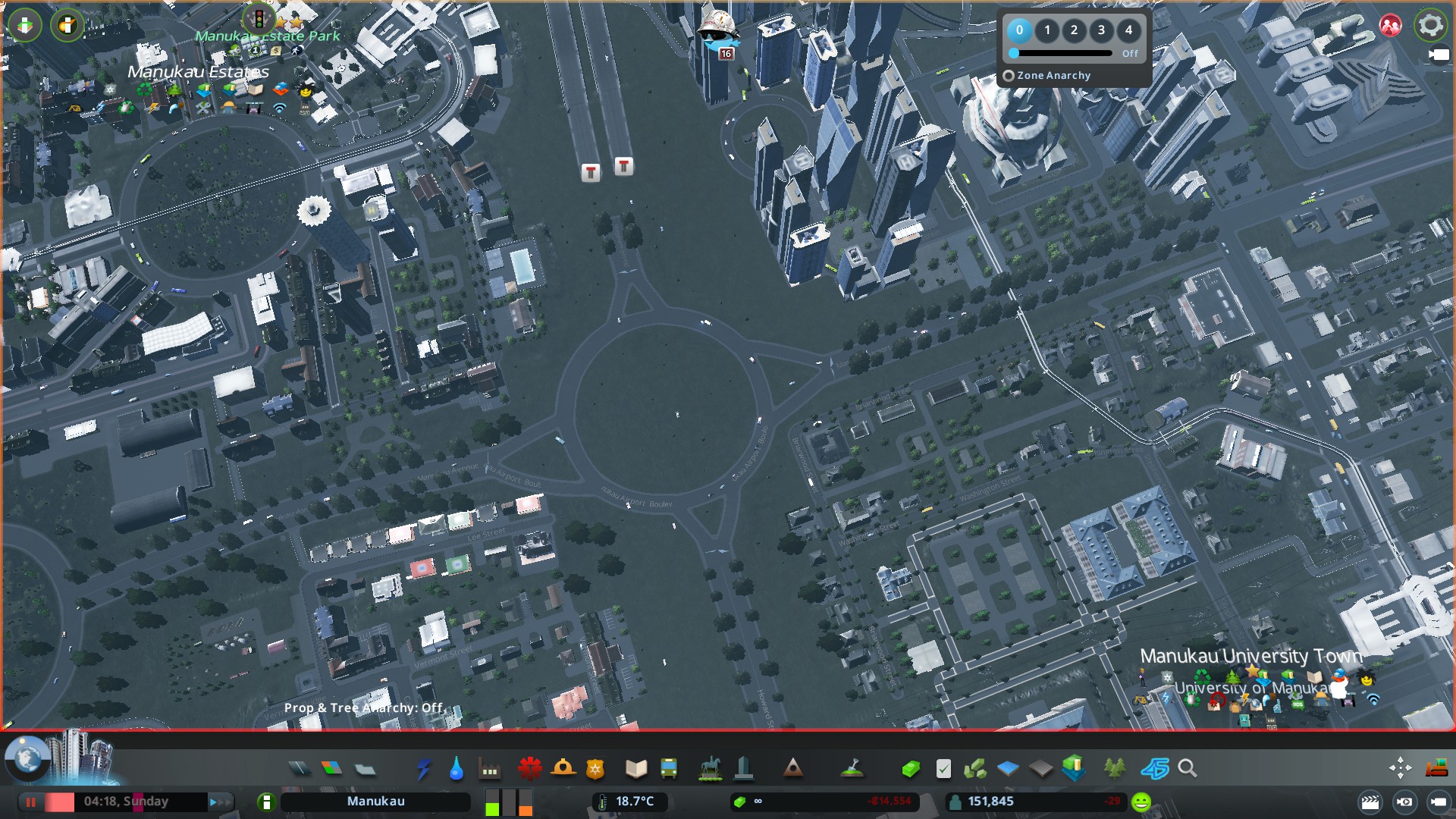1456x819 pixels.
Task: Open the Manukau city name panel
Action: tap(375, 802)
